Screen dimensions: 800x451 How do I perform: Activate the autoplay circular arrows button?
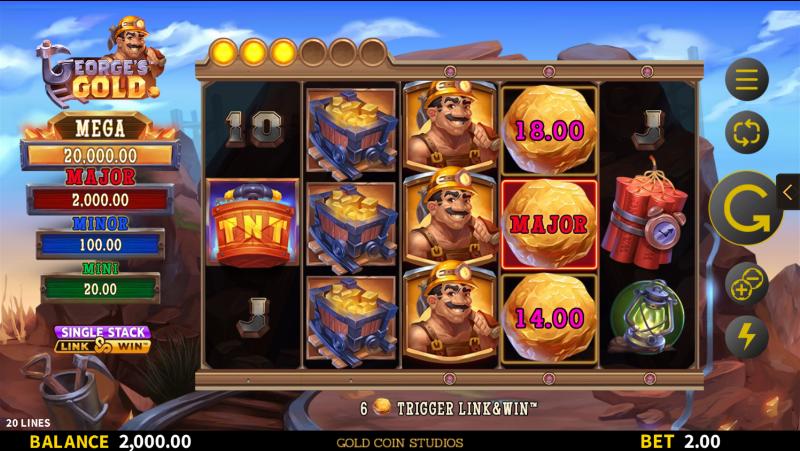[x=747, y=131]
